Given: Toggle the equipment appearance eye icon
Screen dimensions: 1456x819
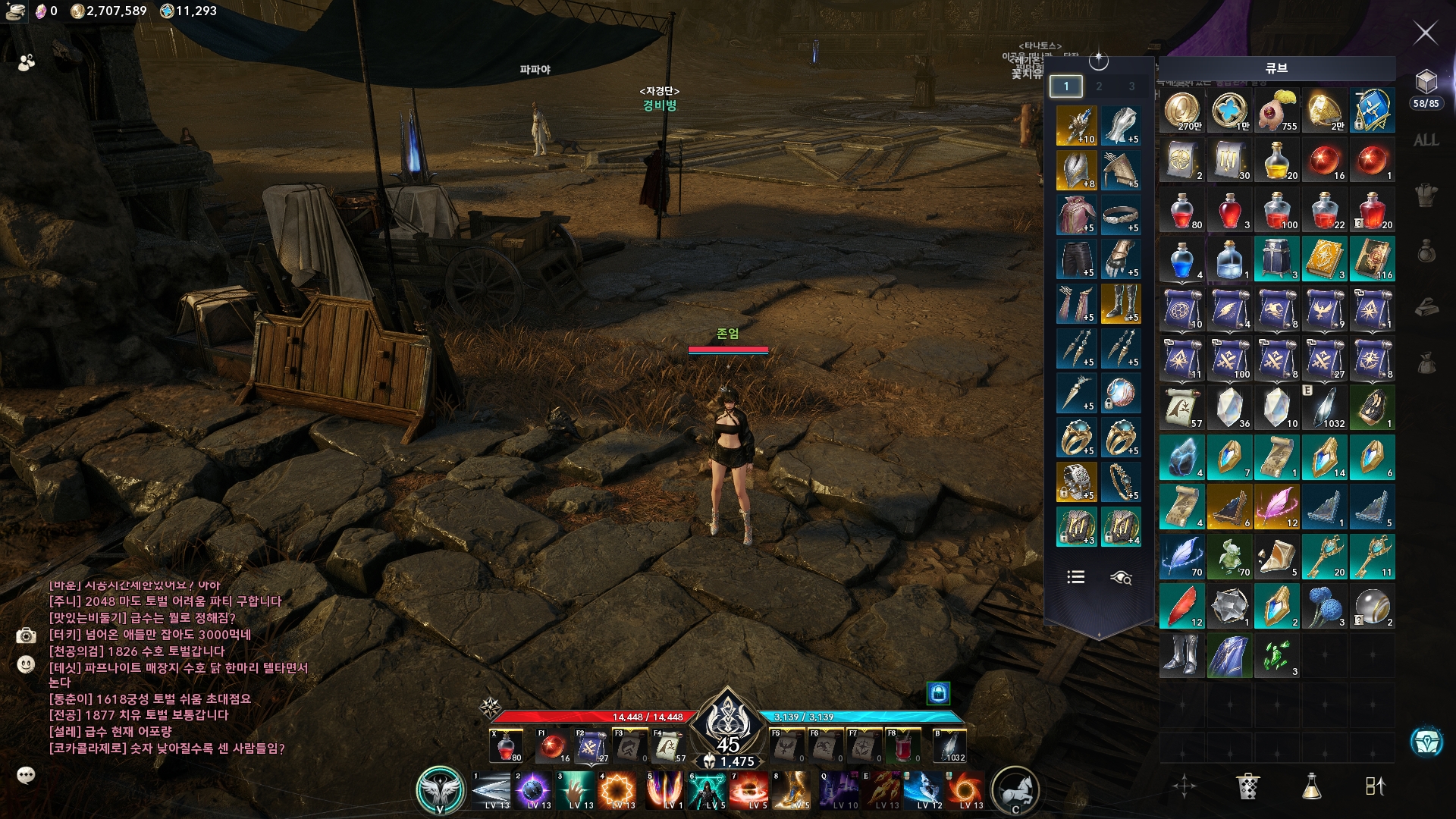Looking at the screenshot, I should (x=1121, y=578).
